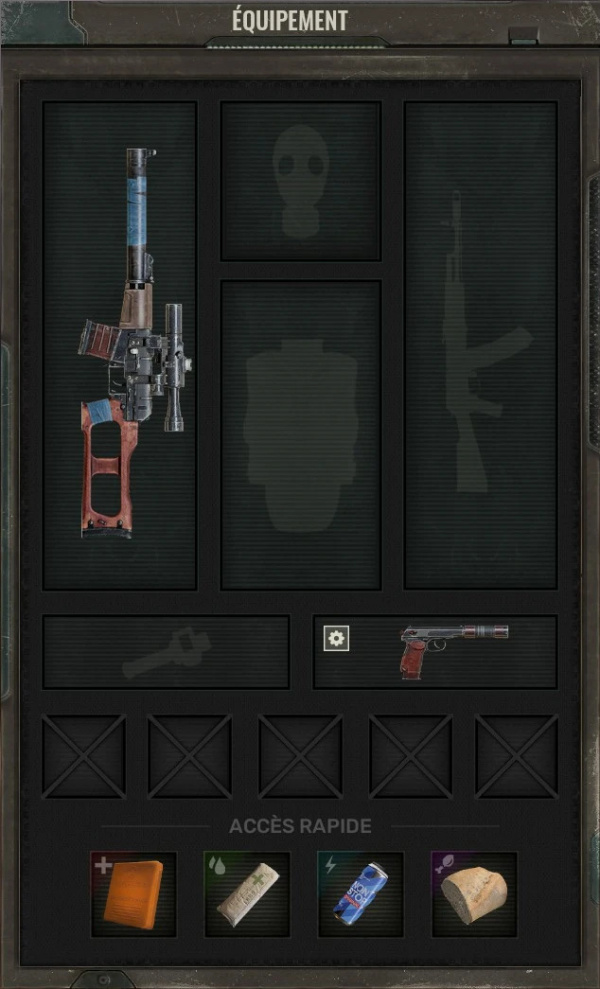This screenshot has height=989, width=600.
Task: Select the energy drink can
Action: (361, 894)
